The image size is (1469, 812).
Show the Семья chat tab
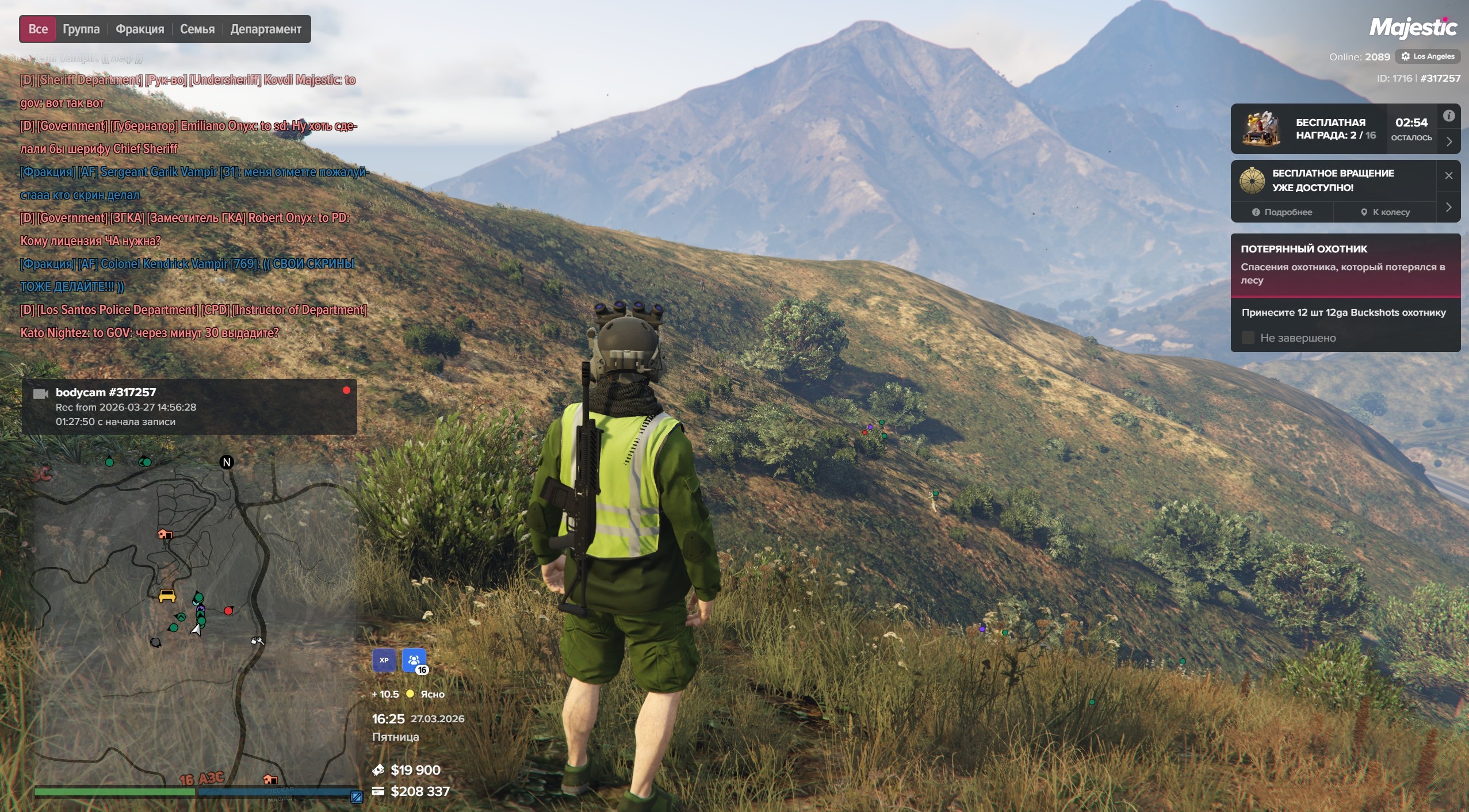click(197, 29)
